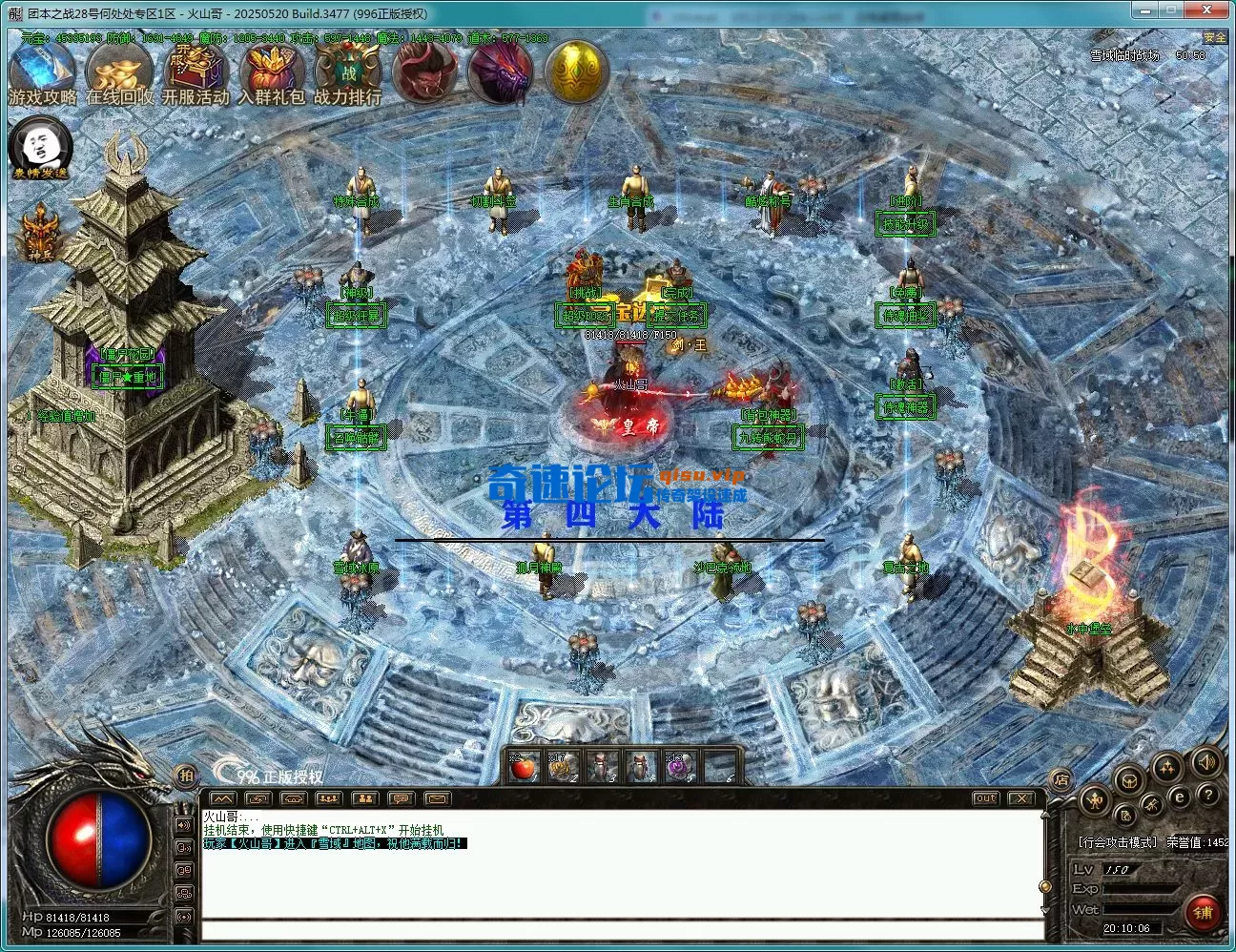
Task: Use the purple orb hotbar item
Action: pyautogui.click(x=679, y=766)
